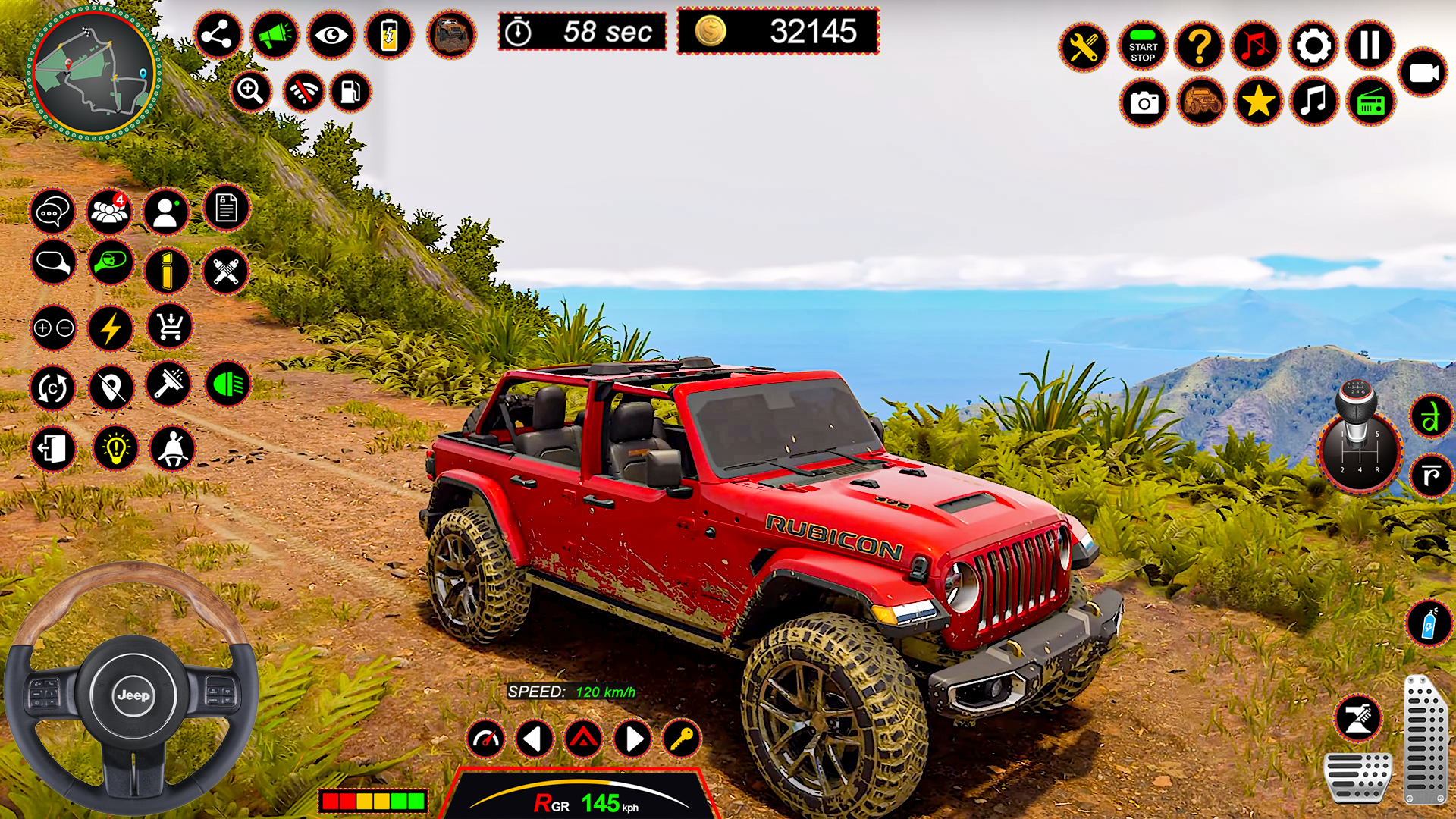The height and width of the screenshot is (819, 1456).
Task: Open the settings gear menu
Action: click(1313, 46)
